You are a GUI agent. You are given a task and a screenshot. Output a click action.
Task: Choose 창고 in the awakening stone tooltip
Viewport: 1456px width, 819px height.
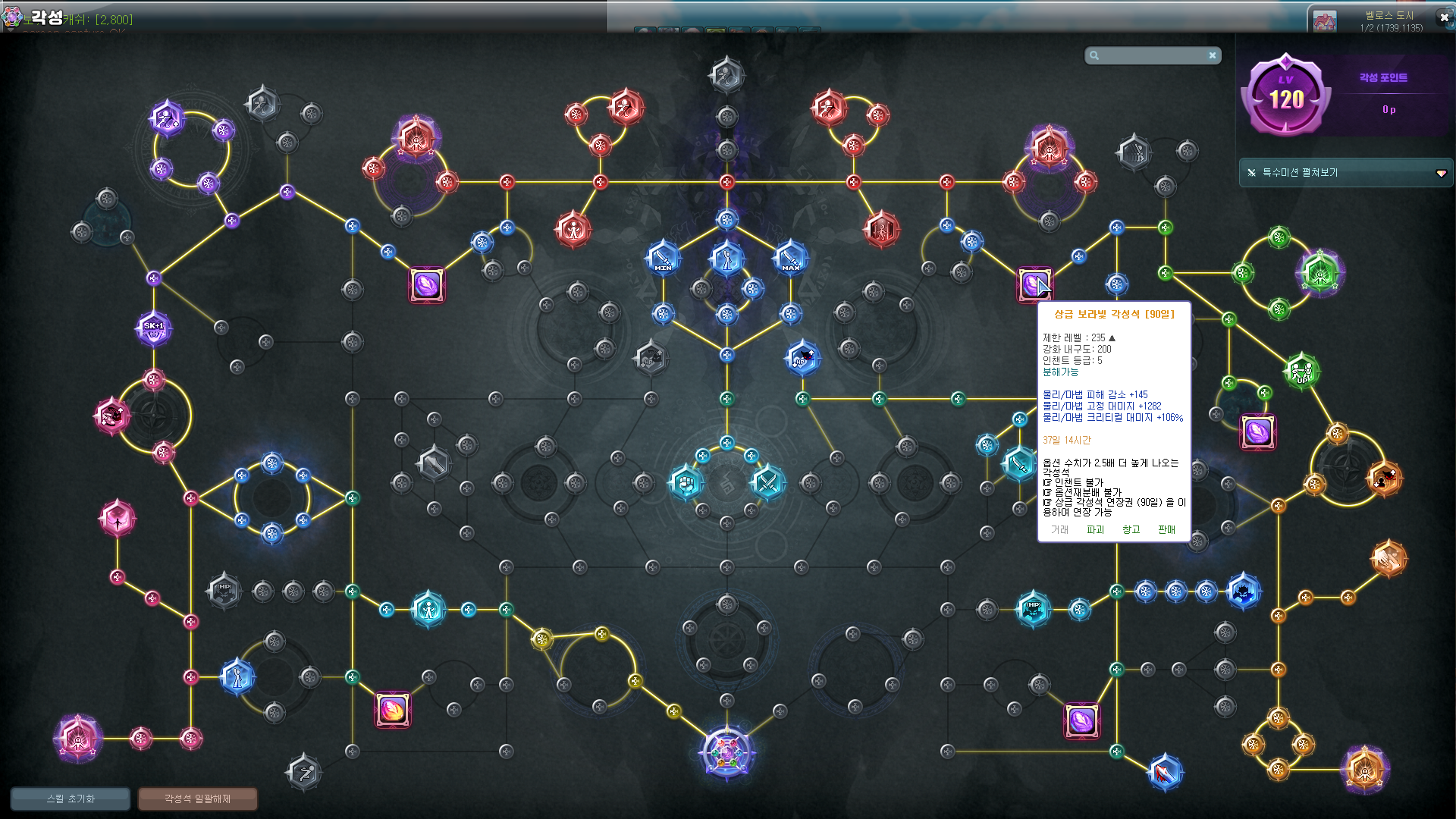pos(1131,529)
